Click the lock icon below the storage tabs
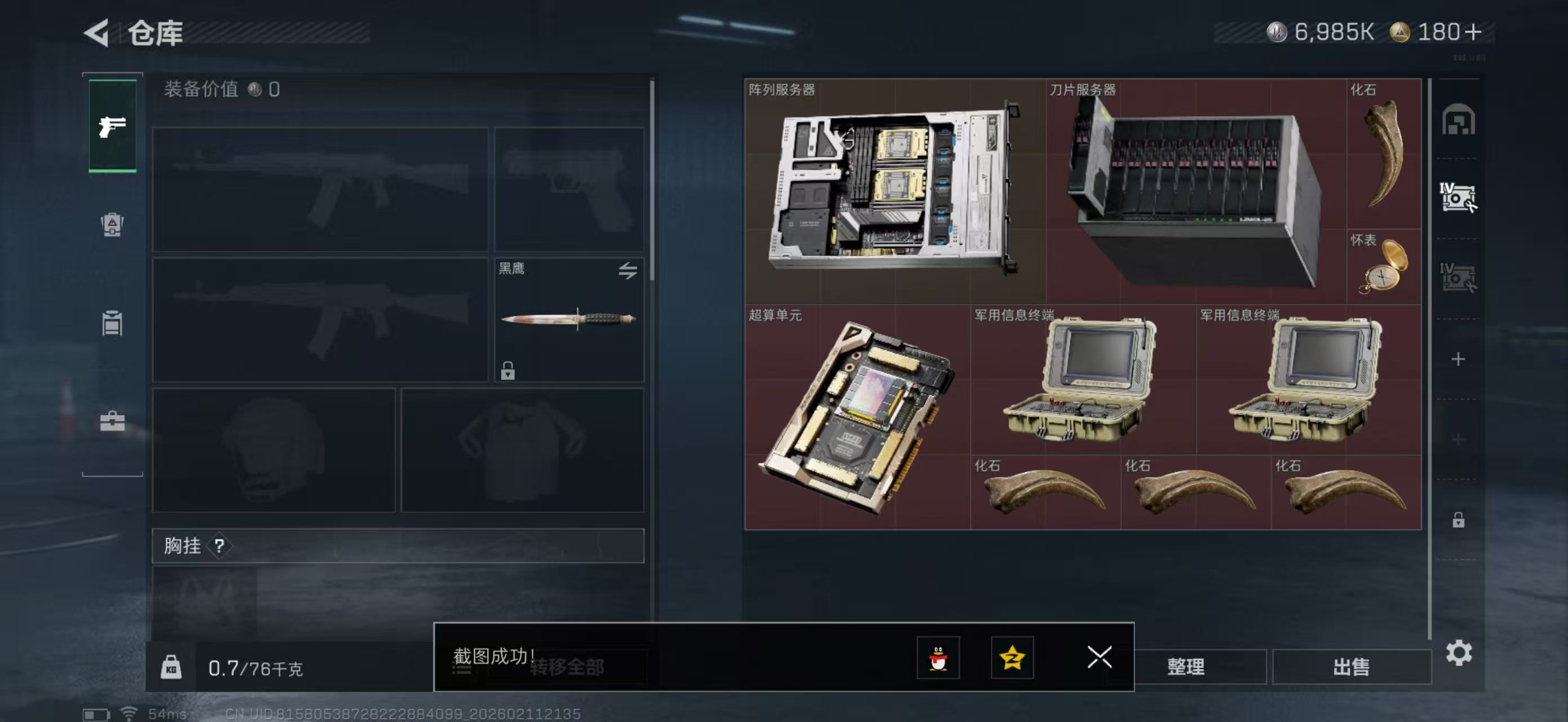Screen dimensions: 1568x722 tap(1459, 521)
